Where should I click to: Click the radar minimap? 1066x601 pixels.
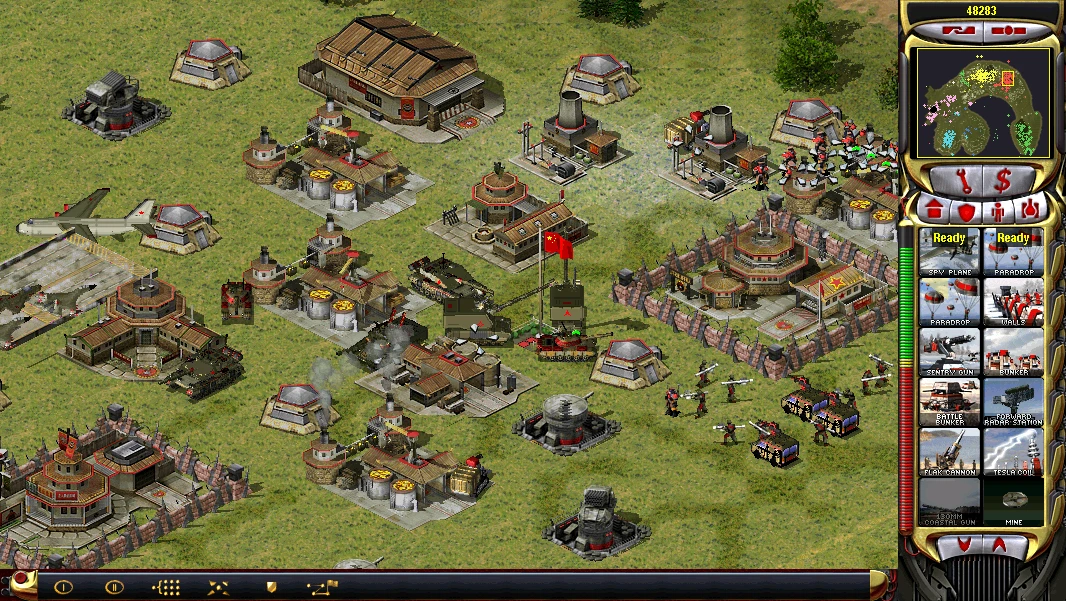(982, 102)
